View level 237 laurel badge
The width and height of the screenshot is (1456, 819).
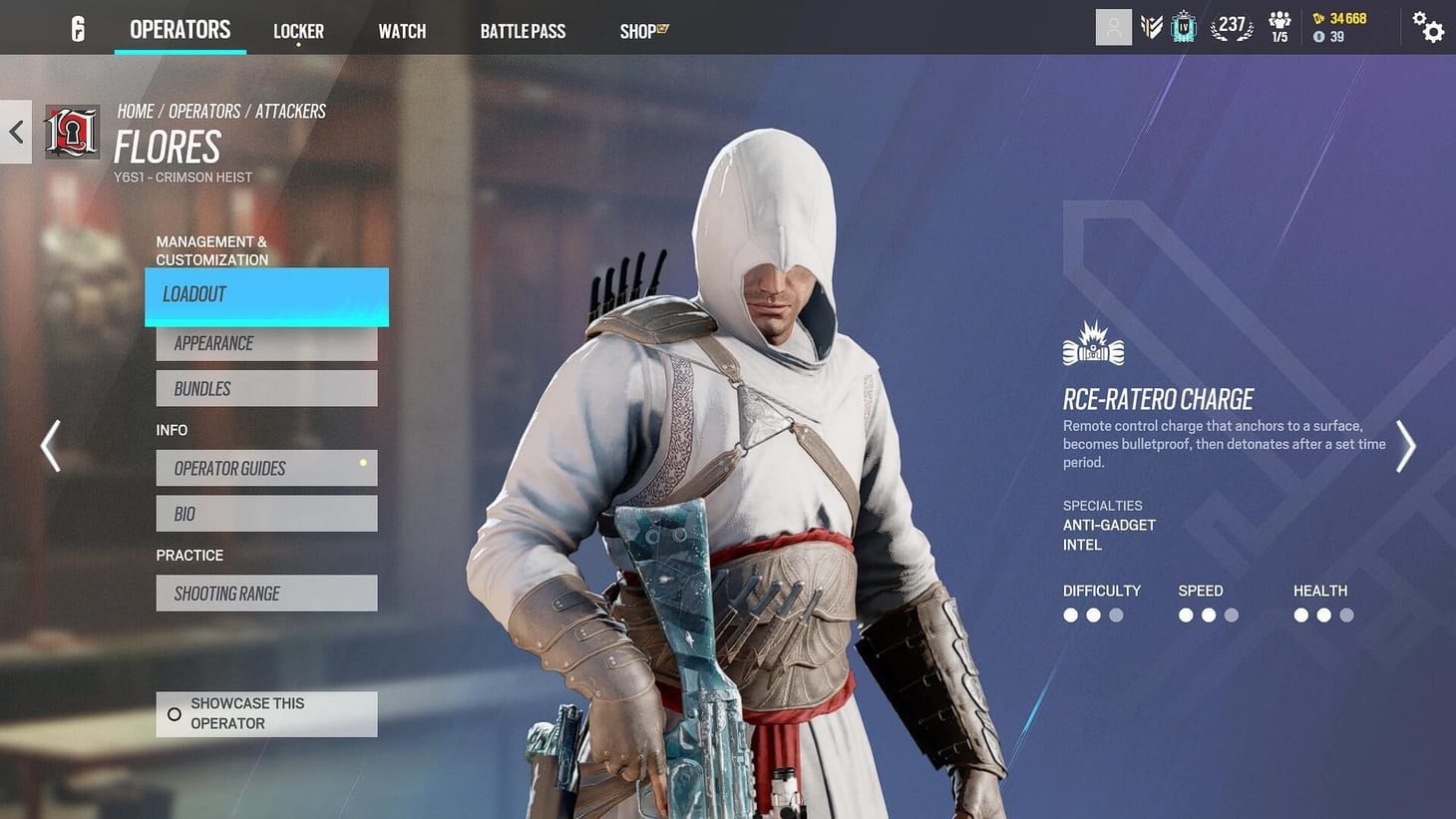coord(1232,27)
